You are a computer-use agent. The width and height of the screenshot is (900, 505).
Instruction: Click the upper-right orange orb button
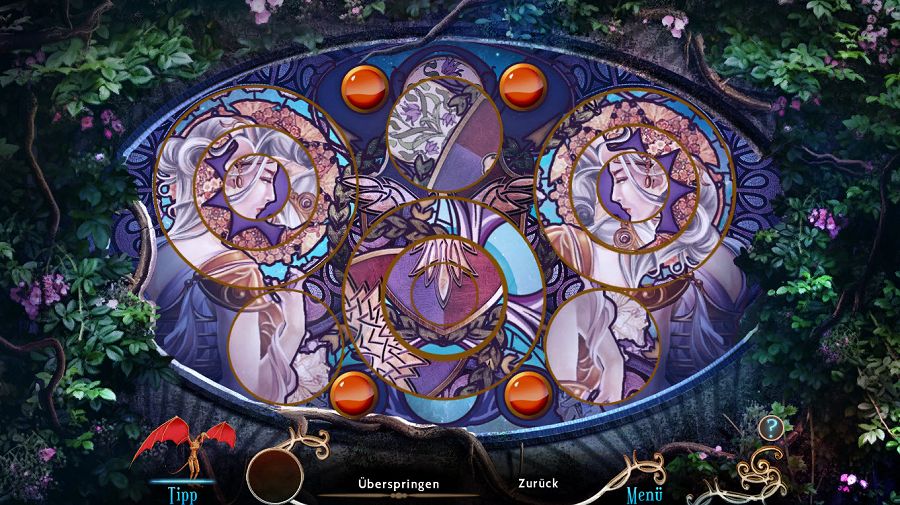(522, 87)
